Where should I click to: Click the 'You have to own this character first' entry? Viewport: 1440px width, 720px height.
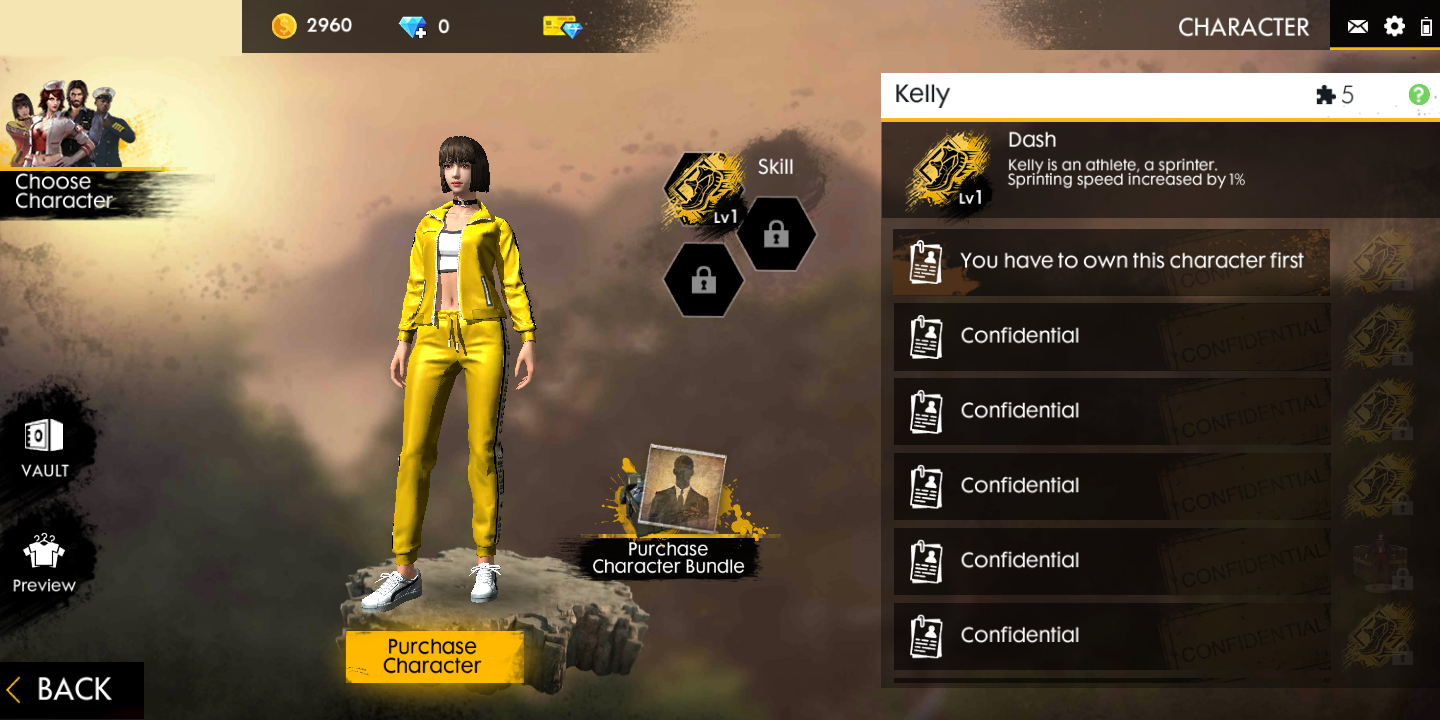coord(1110,261)
